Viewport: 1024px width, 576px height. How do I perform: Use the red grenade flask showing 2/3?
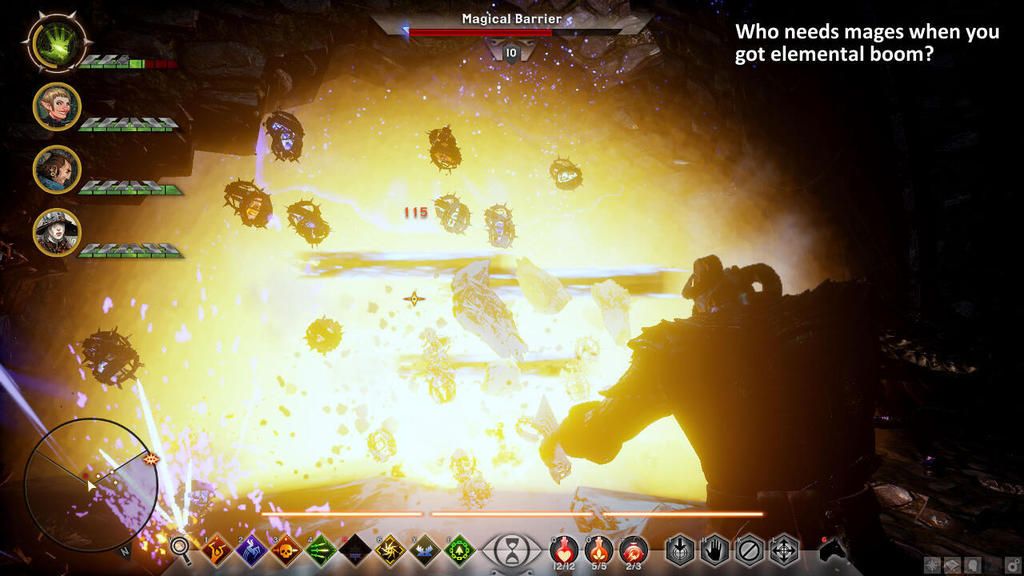[x=633, y=548]
